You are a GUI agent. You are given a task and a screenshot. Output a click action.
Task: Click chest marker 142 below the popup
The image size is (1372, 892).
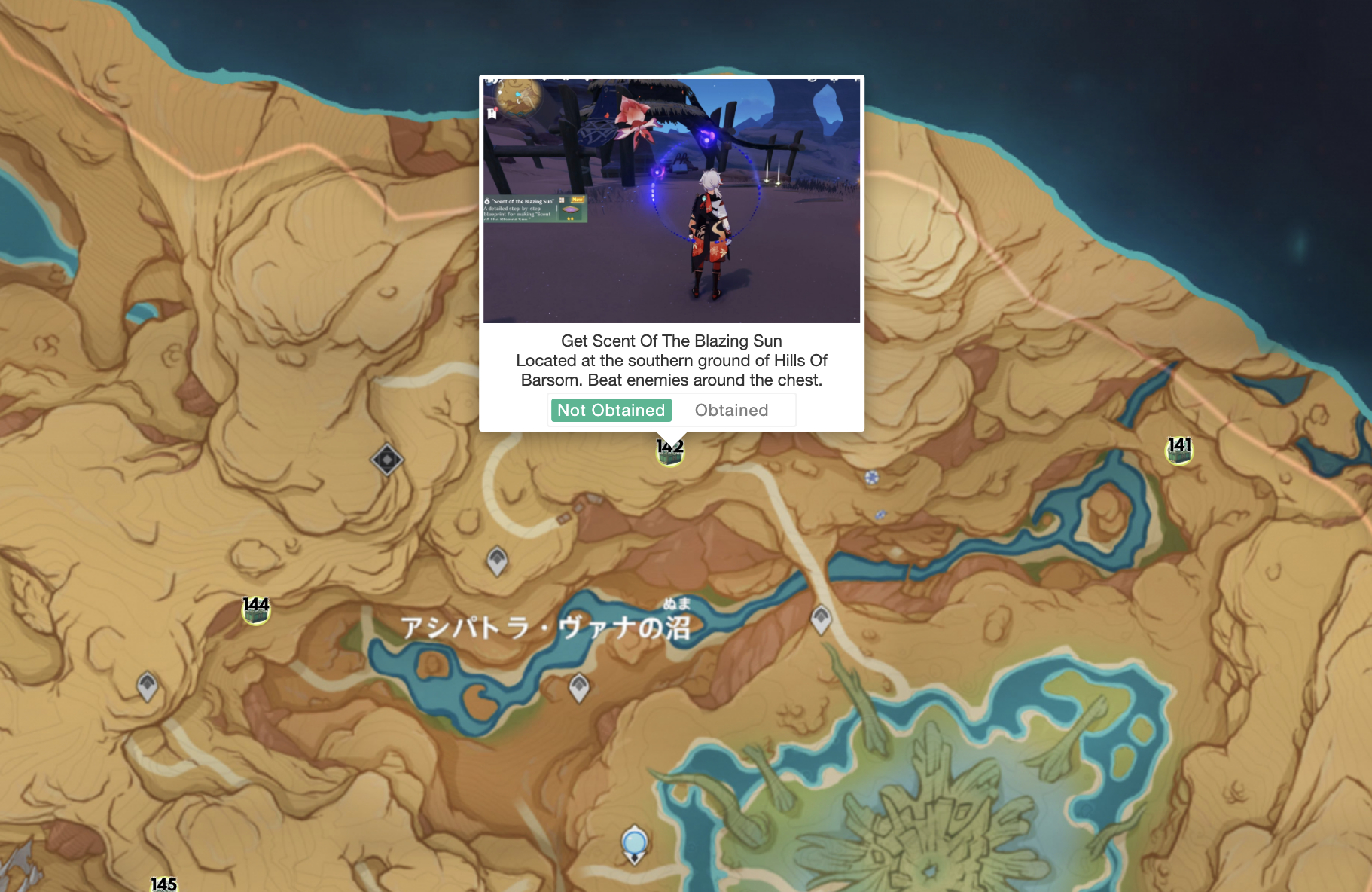coord(669,453)
